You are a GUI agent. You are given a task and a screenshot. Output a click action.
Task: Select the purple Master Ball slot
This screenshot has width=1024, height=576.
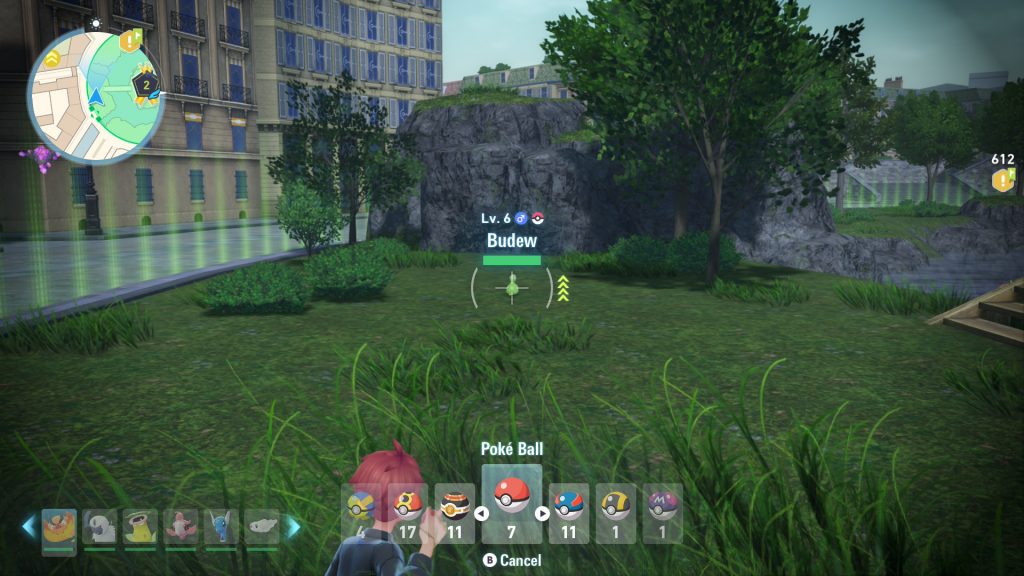tap(662, 507)
